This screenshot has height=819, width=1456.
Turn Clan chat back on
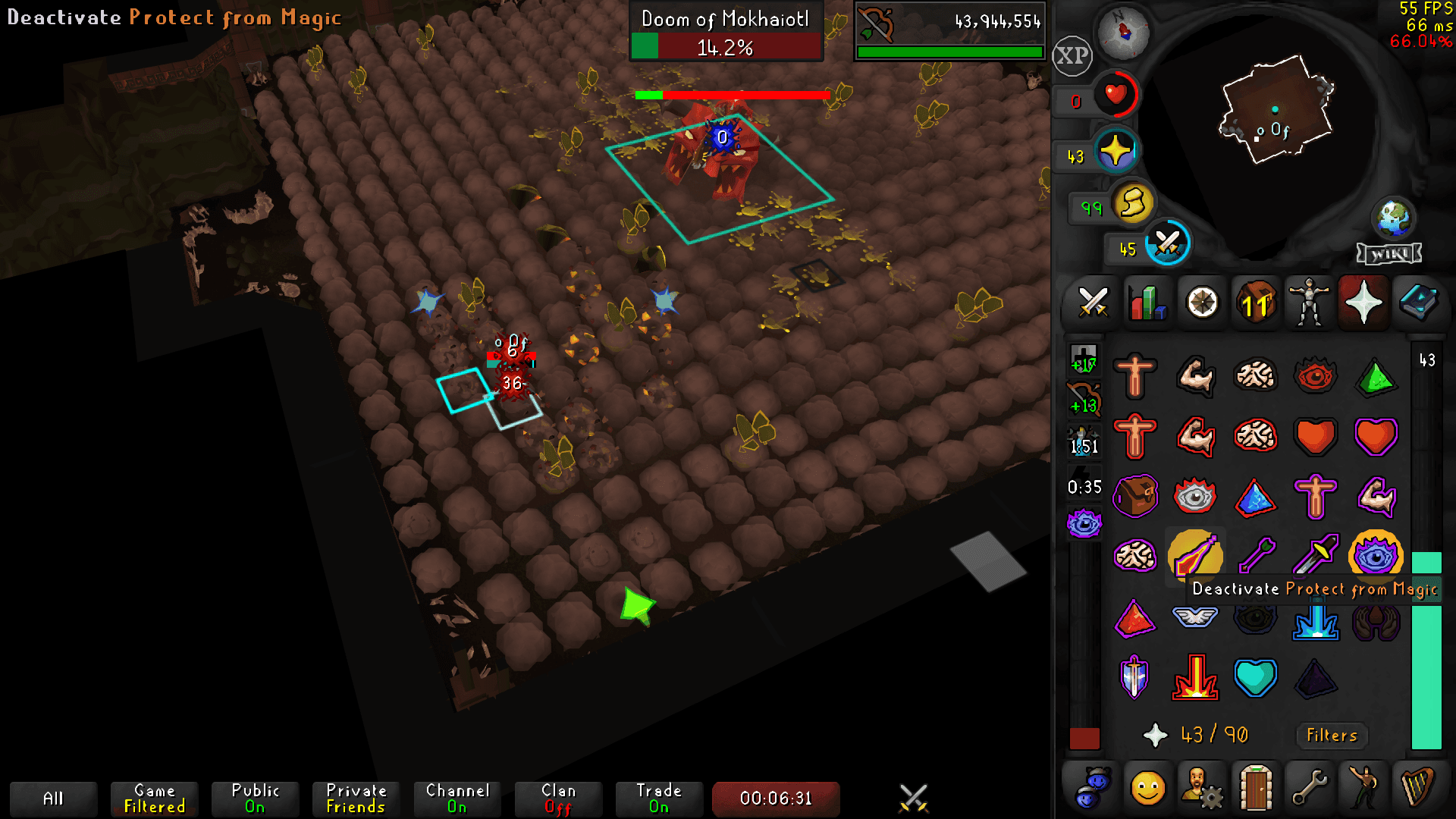559,798
